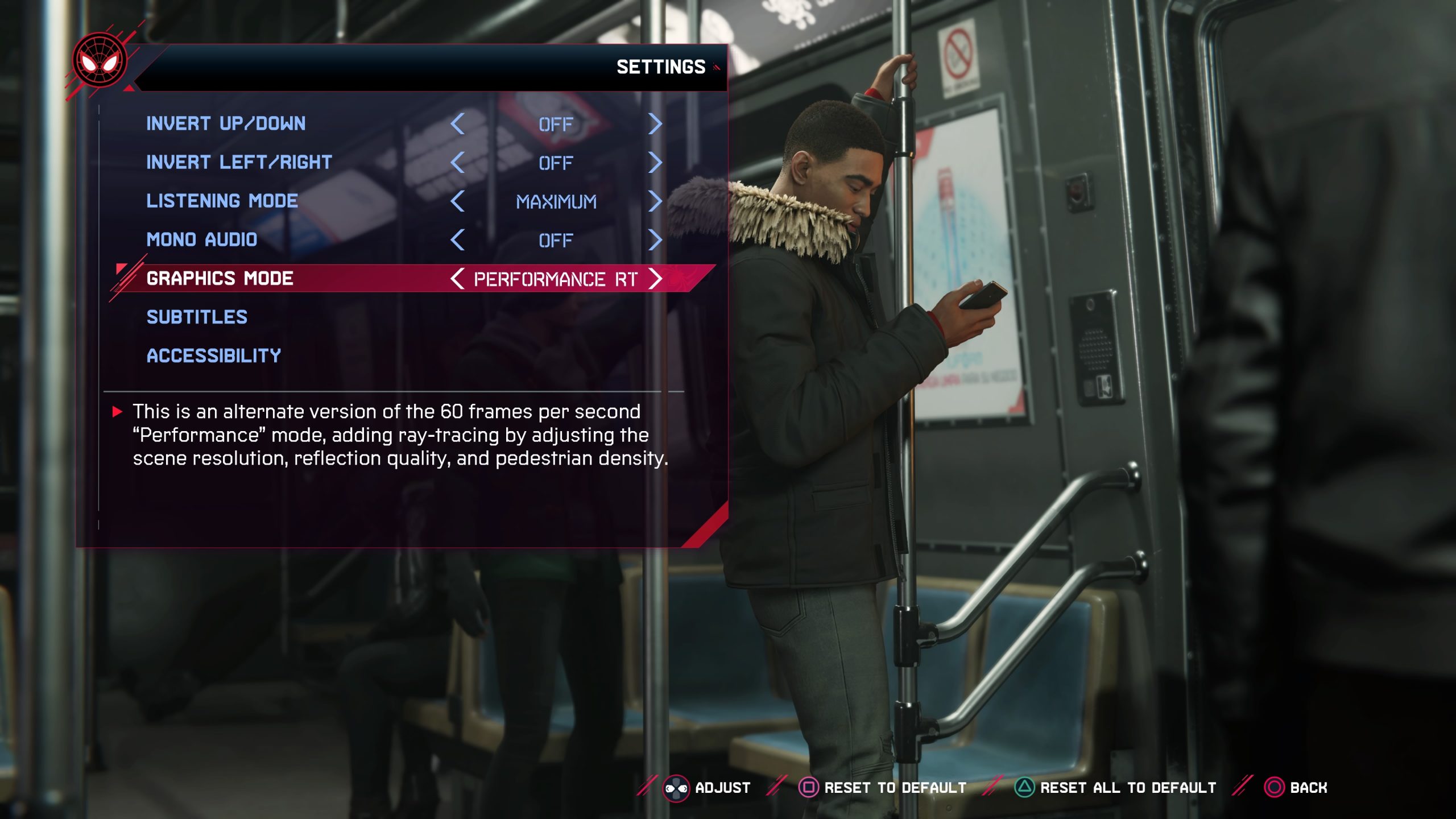Image resolution: width=1456 pixels, height=819 pixels.
Task: Select the Invert Left/Right setting row
Action: tap(239, 162)
